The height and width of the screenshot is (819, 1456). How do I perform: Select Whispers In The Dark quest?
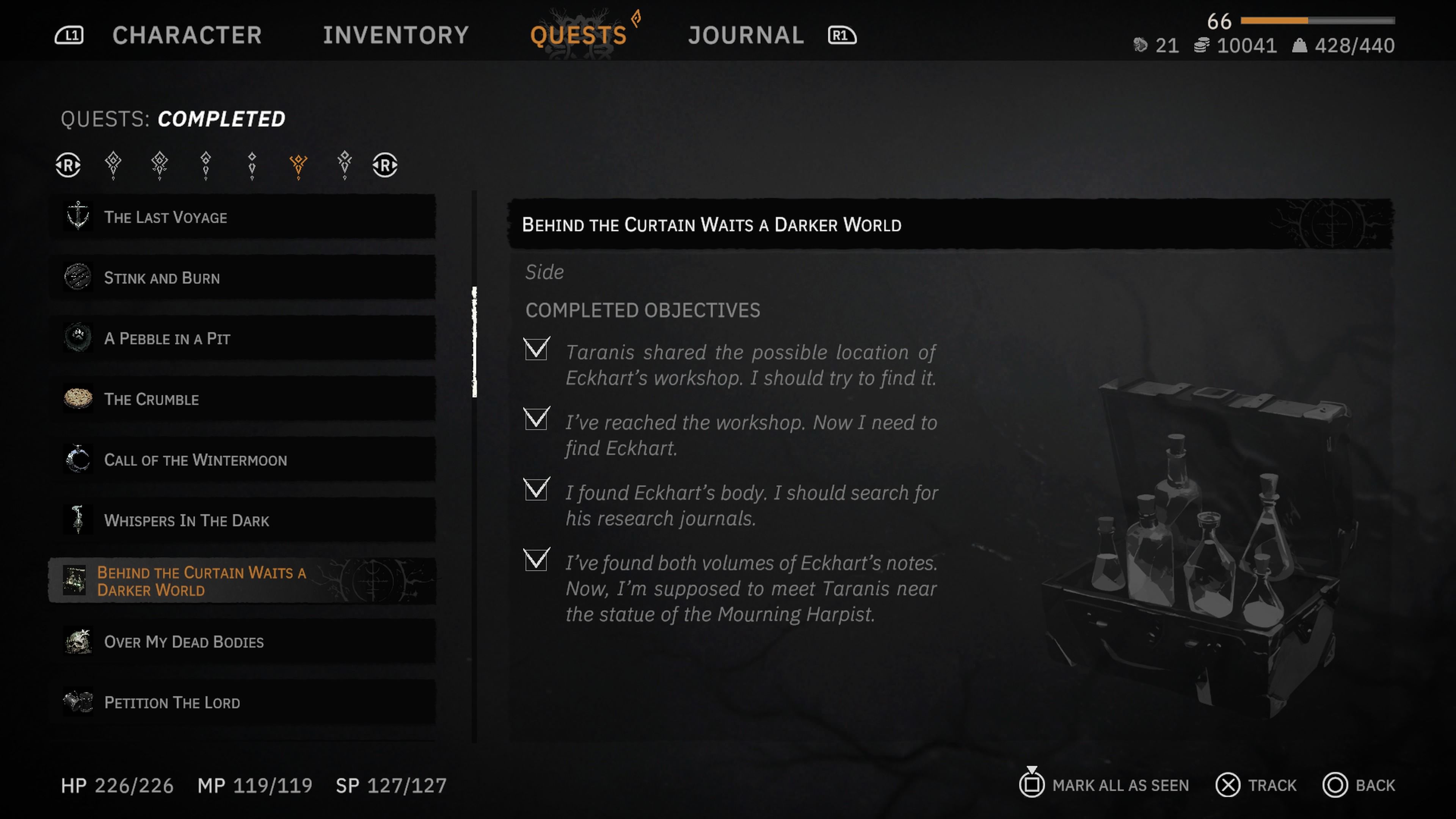243,520
